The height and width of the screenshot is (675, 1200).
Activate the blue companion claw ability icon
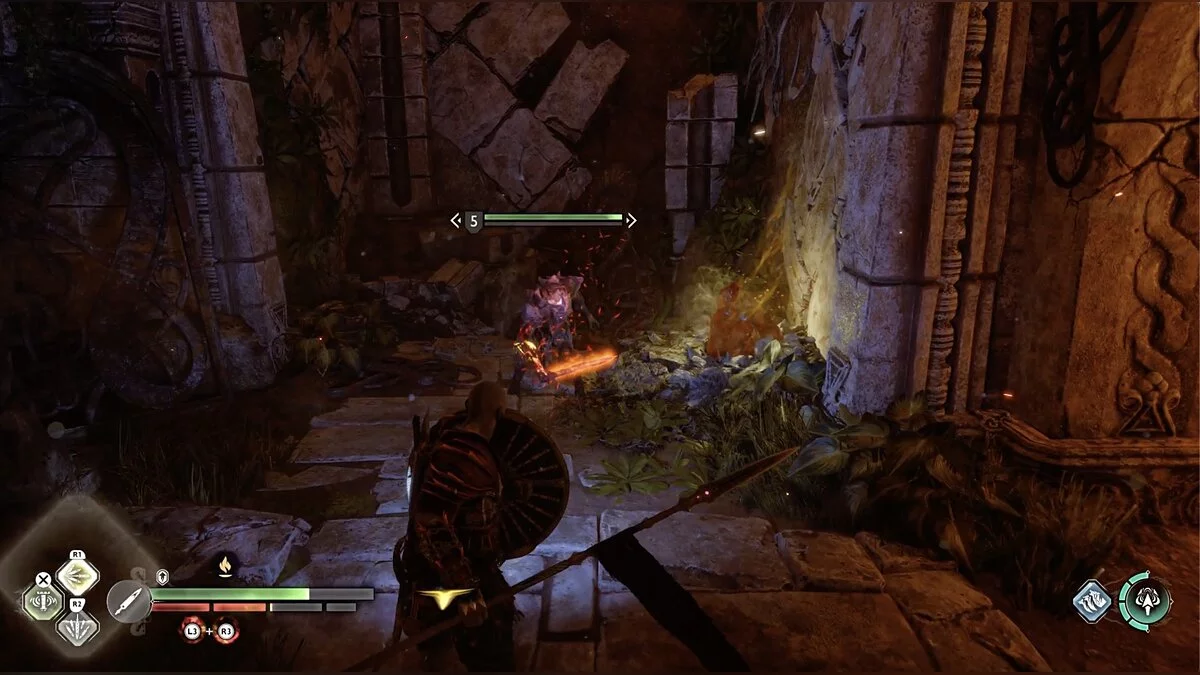click(1093, 601)
